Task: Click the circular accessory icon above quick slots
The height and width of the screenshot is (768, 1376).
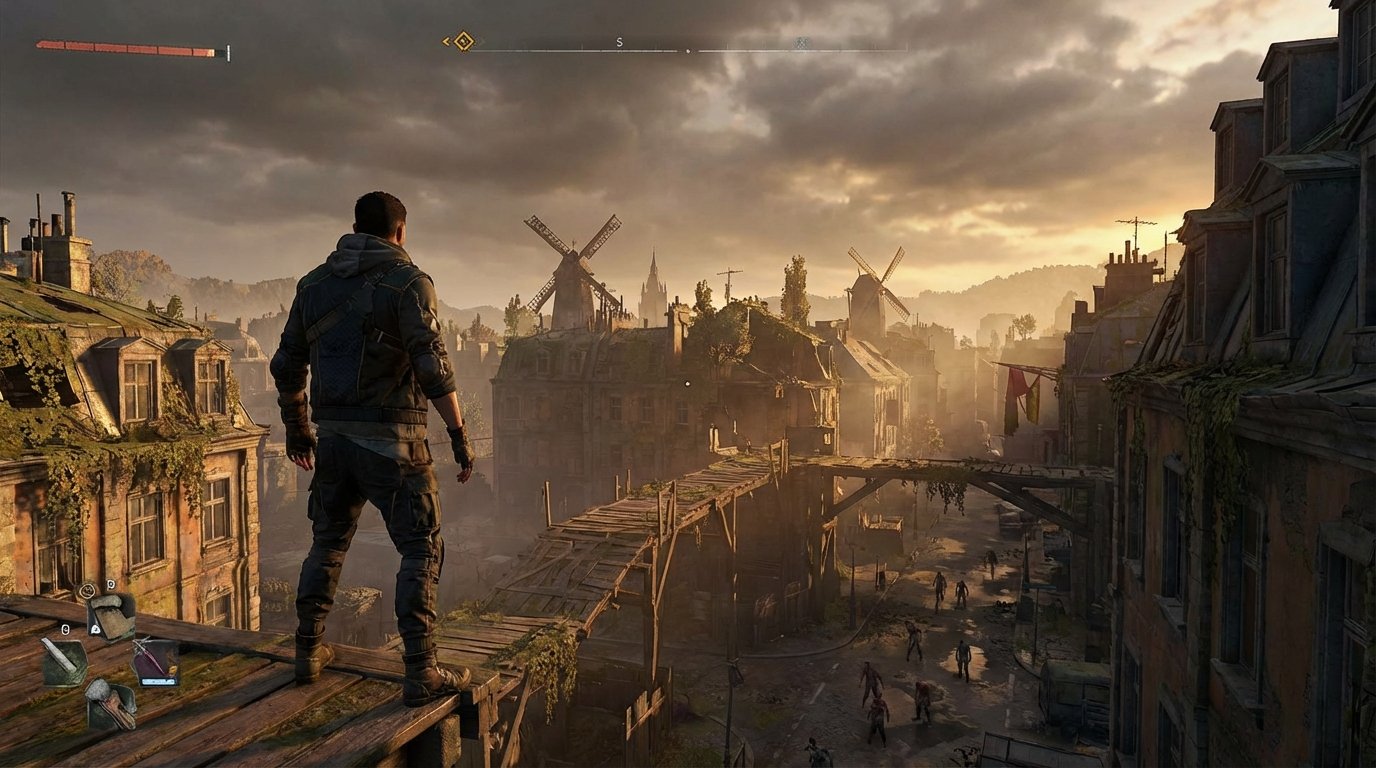Action: coord(88,590)
